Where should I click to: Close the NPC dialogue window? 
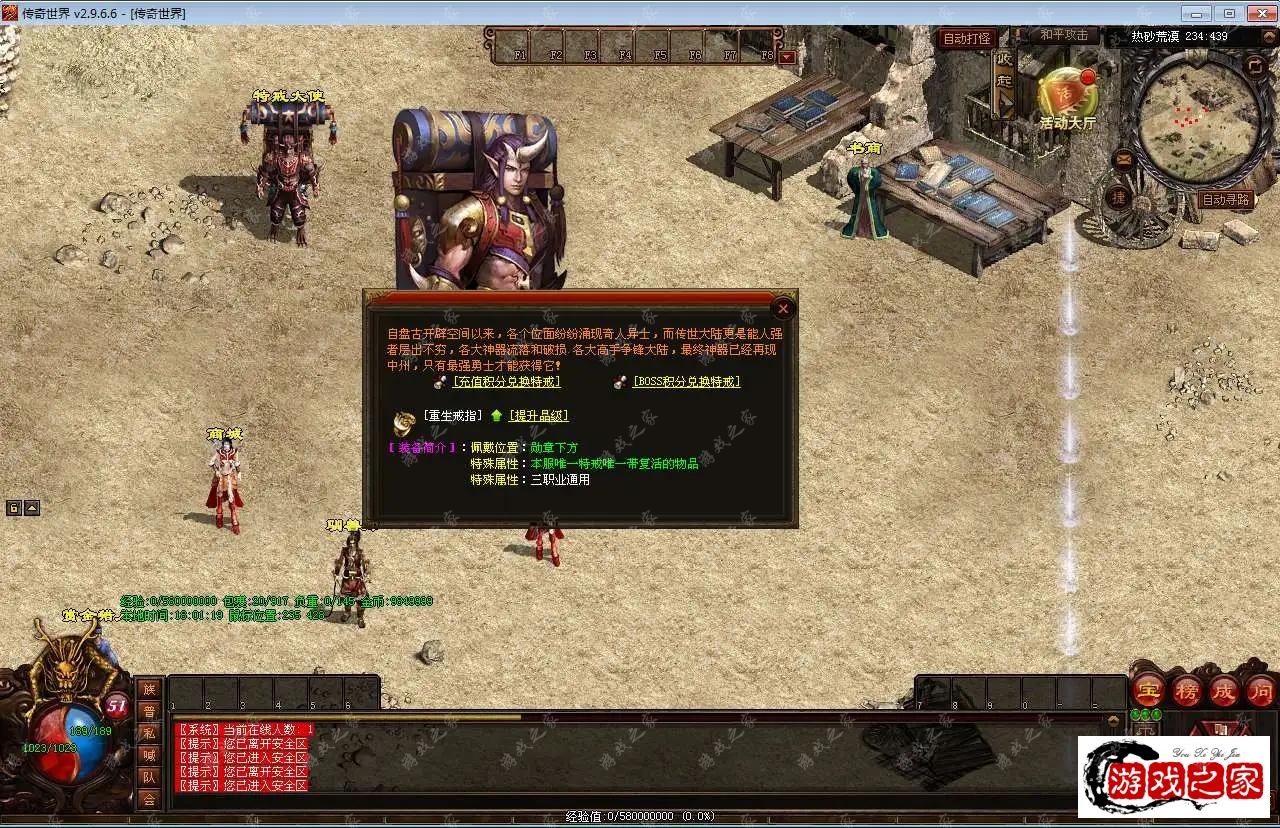784,309
